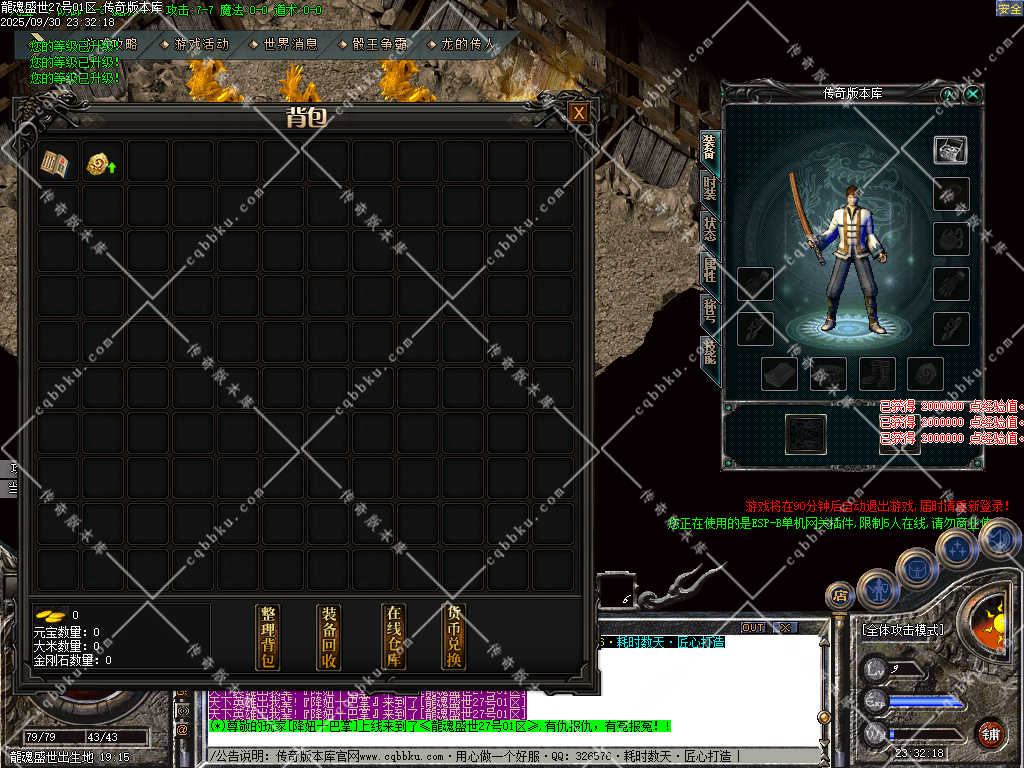Close the character equipment panel
Image resolution: width=1024 pixels, height=768 pixels.
973,94
